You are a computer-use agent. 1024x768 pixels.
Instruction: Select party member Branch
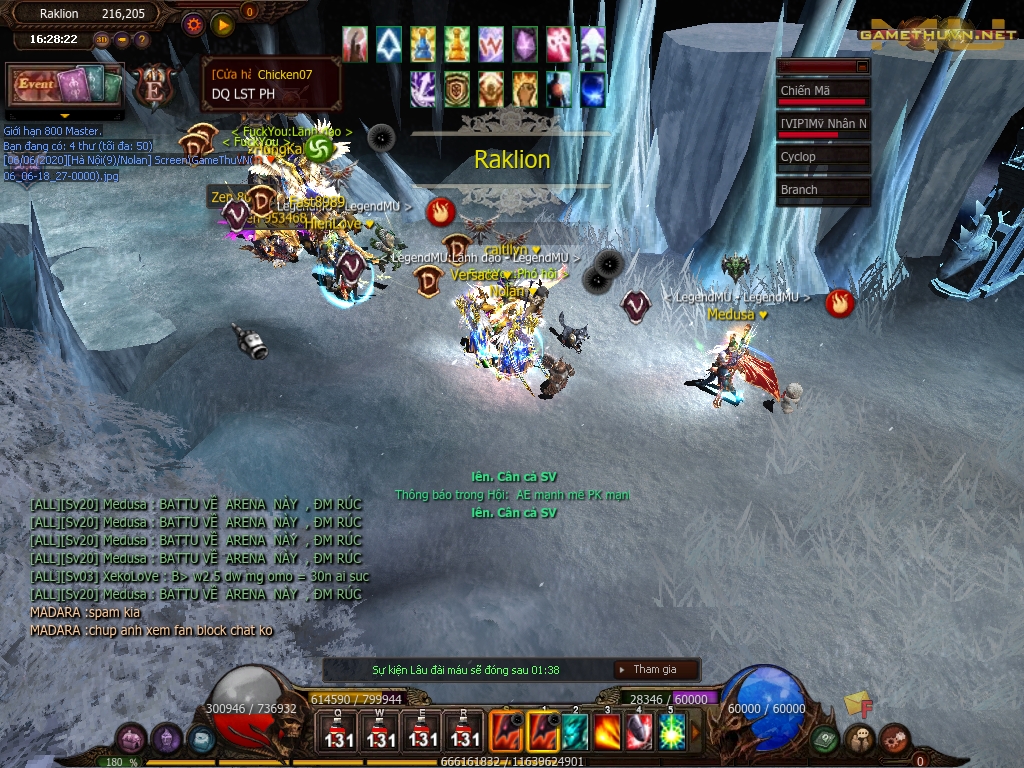[823, 190]
